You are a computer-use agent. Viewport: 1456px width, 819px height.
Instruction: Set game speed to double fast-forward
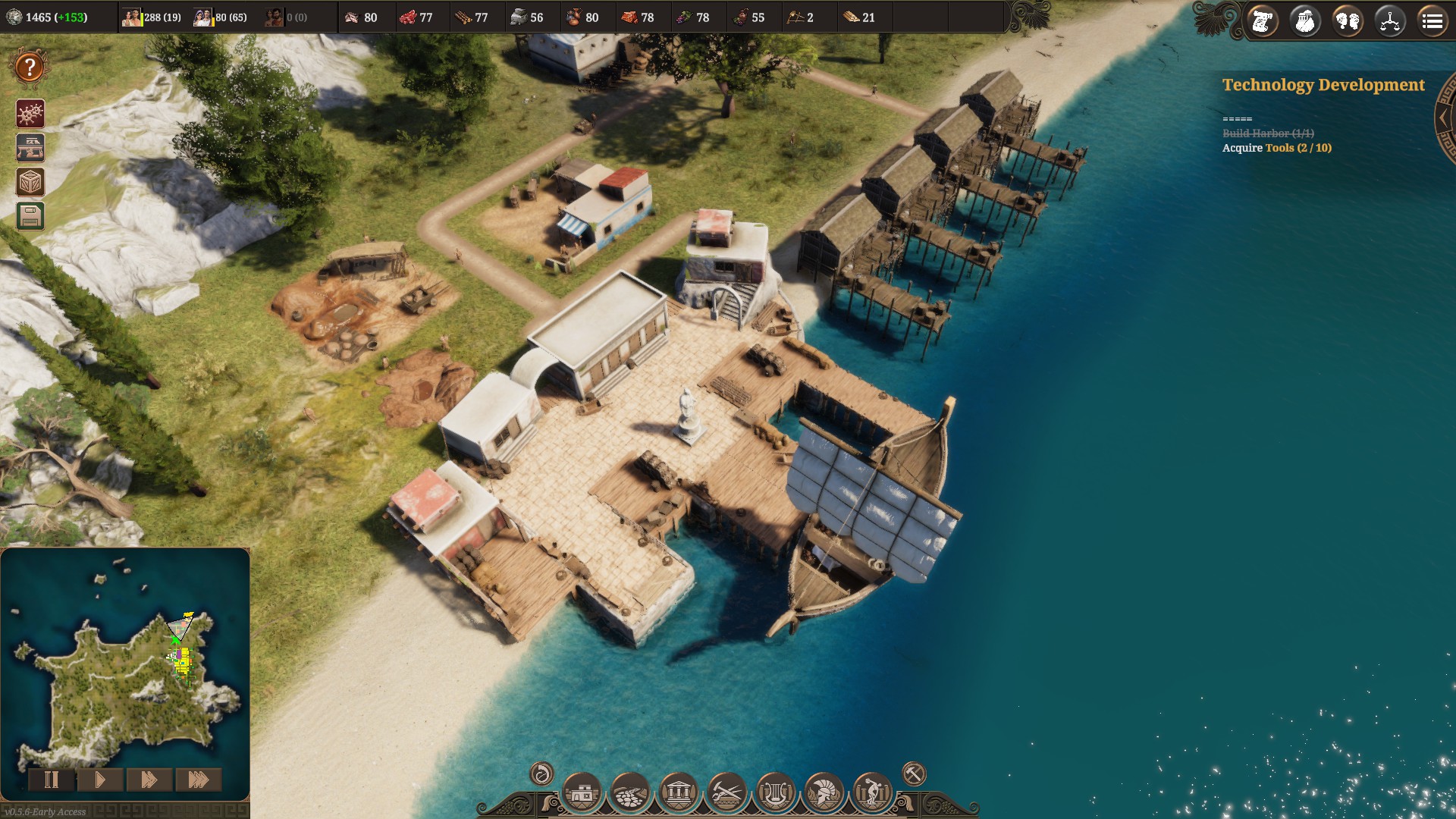[149, 780]
